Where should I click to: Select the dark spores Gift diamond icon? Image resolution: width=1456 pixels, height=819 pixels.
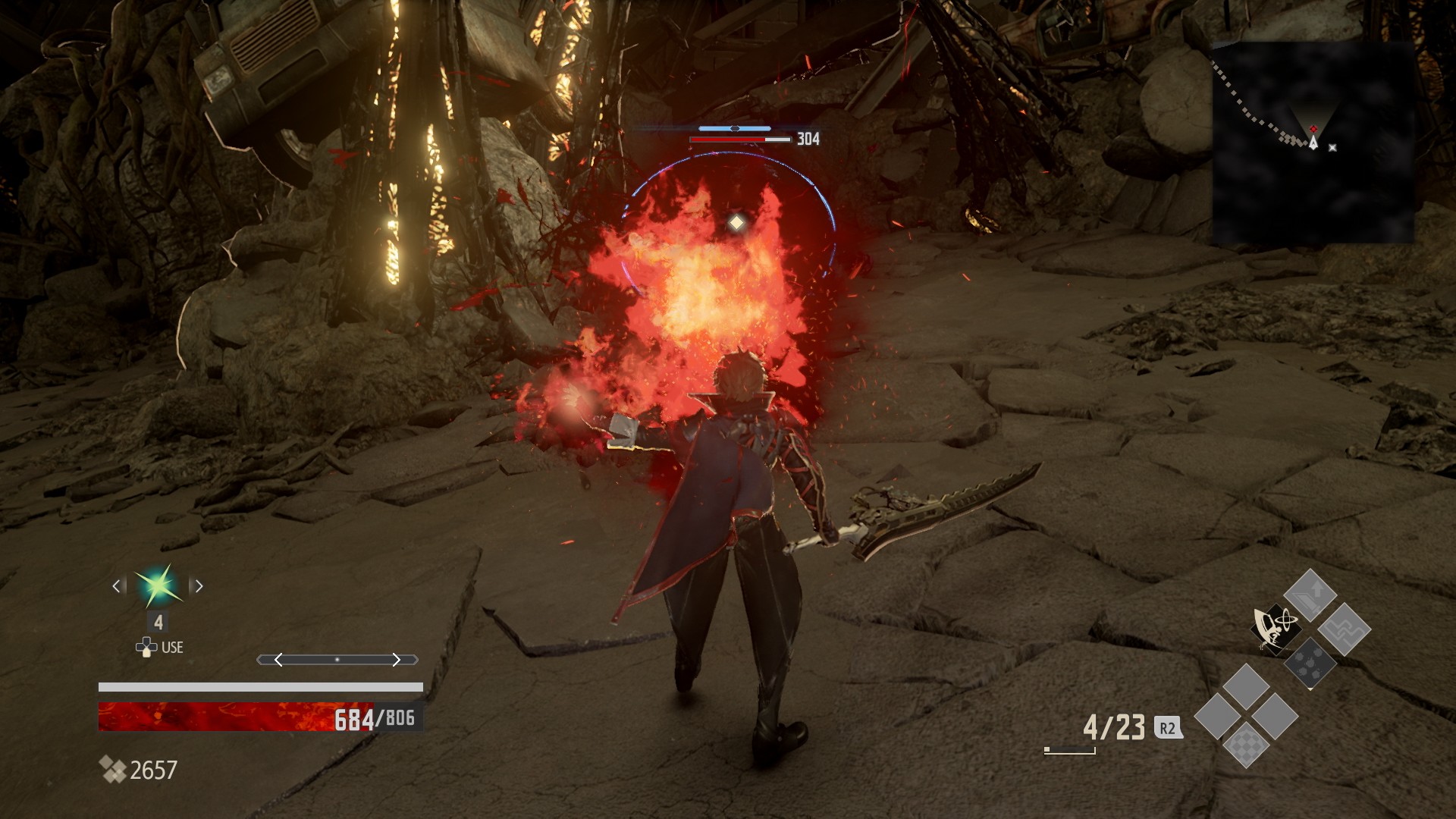click(1311, 664)
